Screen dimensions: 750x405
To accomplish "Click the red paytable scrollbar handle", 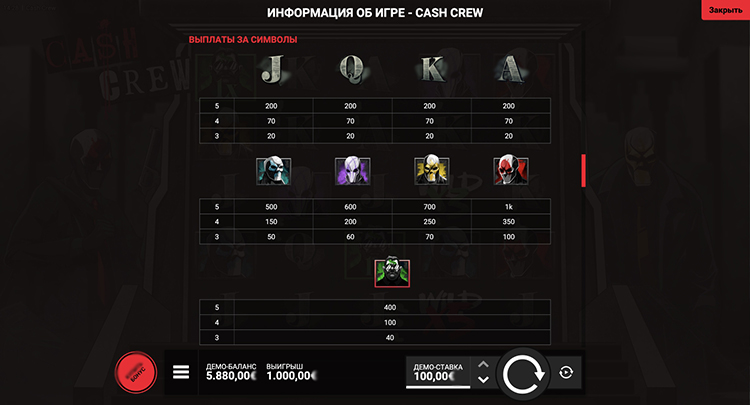I will click(x=583, y=170).
